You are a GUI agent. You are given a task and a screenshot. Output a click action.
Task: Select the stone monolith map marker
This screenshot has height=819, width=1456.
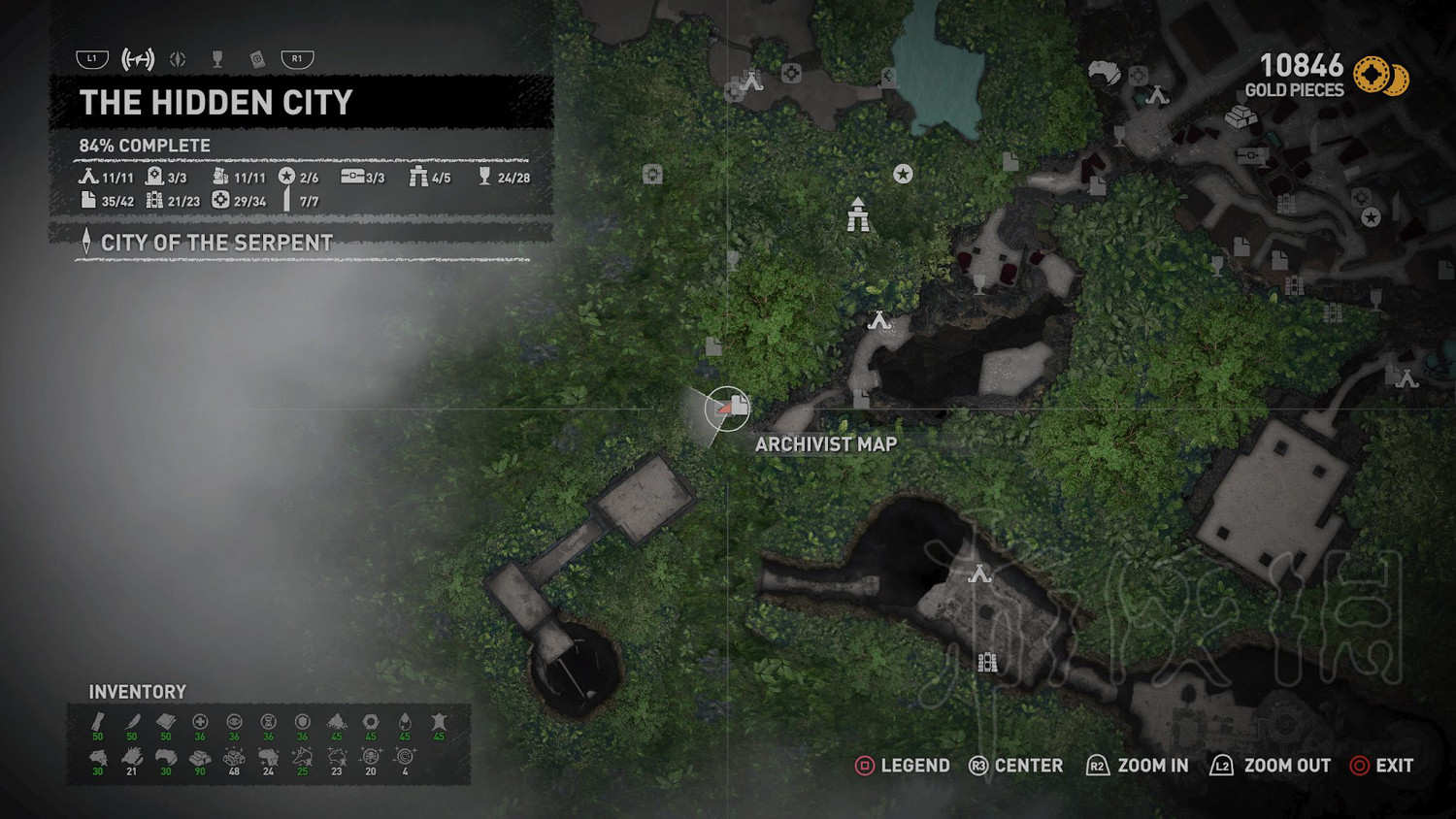(x=857, y=215)
